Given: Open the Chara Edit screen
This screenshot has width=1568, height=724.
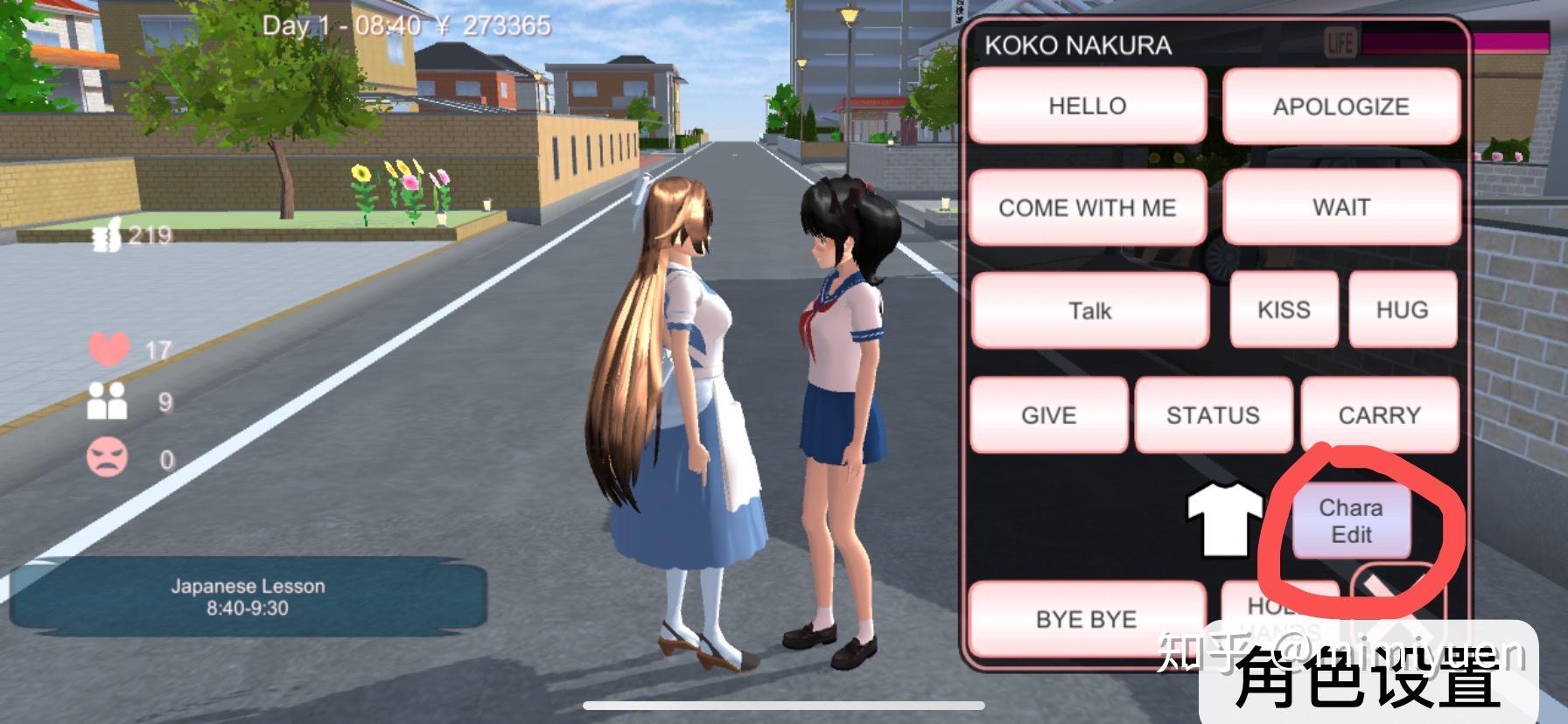Looking at the screenshot, I should coord(1351,521).
